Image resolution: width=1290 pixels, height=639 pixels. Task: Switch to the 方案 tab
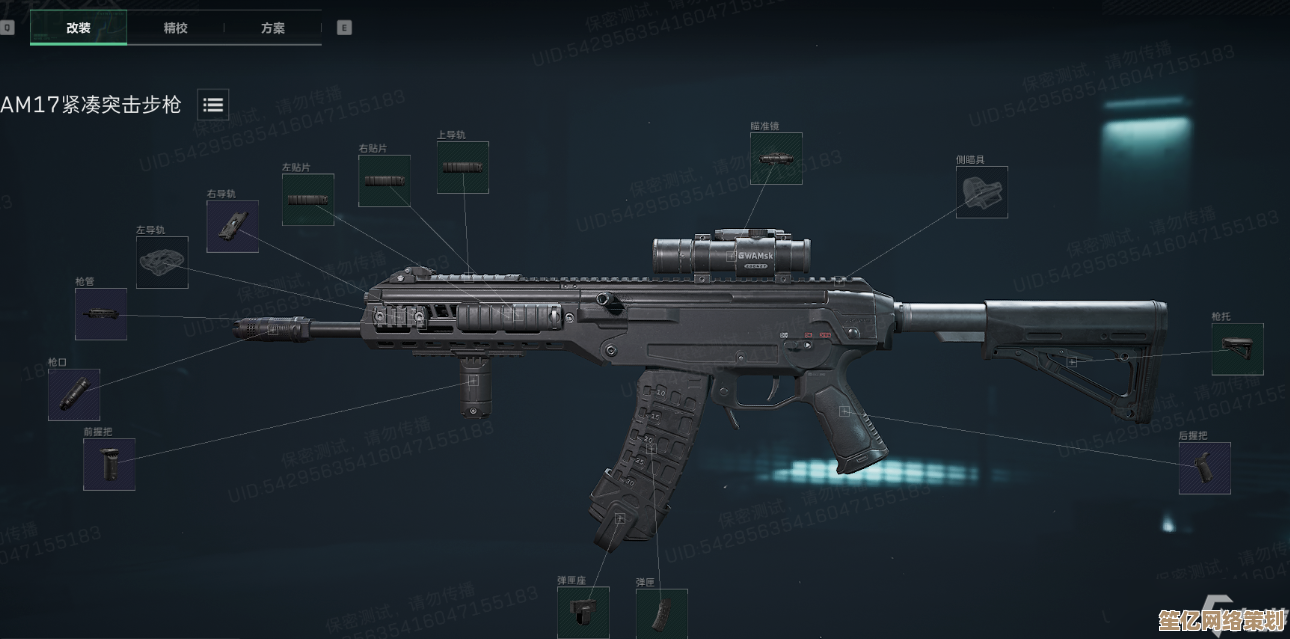pyautogui.click(x=273, y=28)
